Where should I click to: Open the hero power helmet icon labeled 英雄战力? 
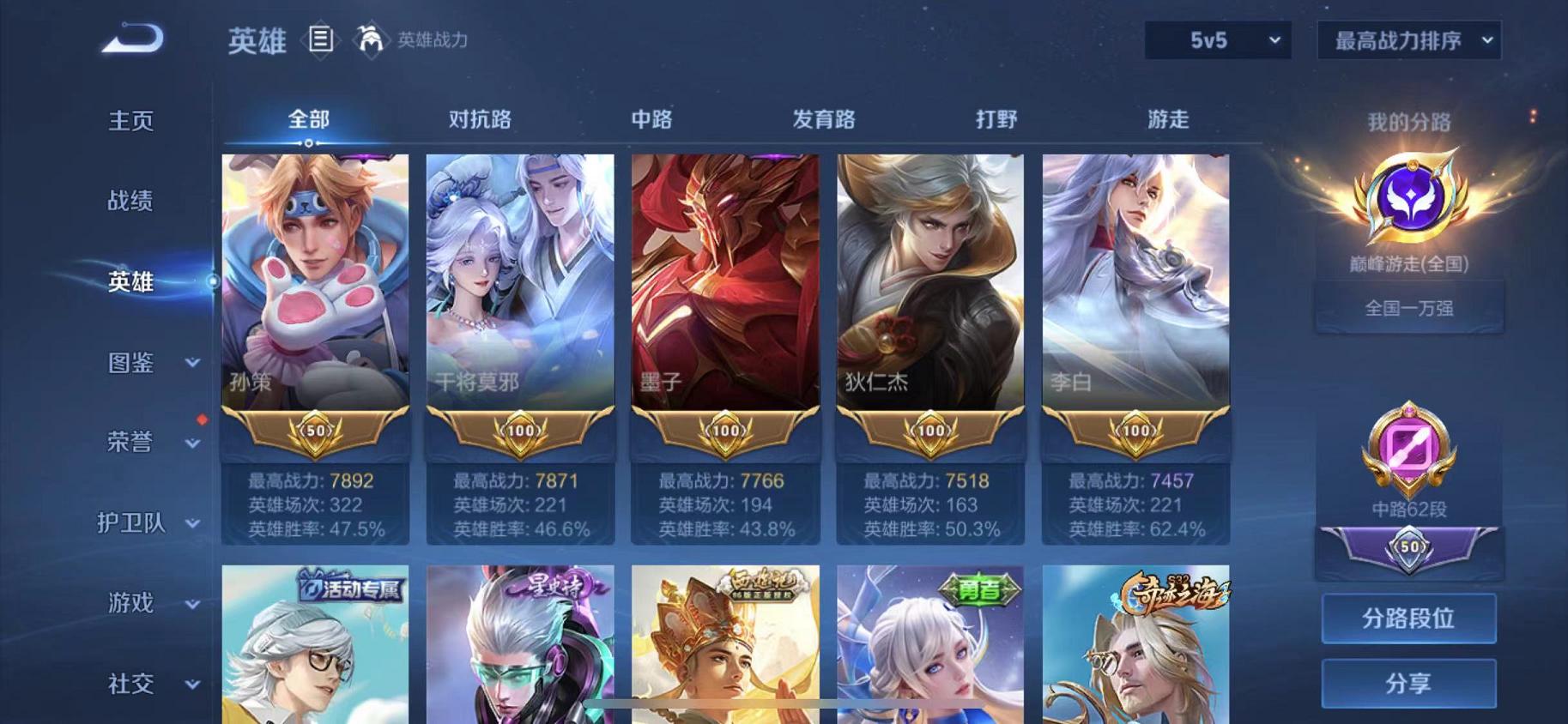click(371, 40)
